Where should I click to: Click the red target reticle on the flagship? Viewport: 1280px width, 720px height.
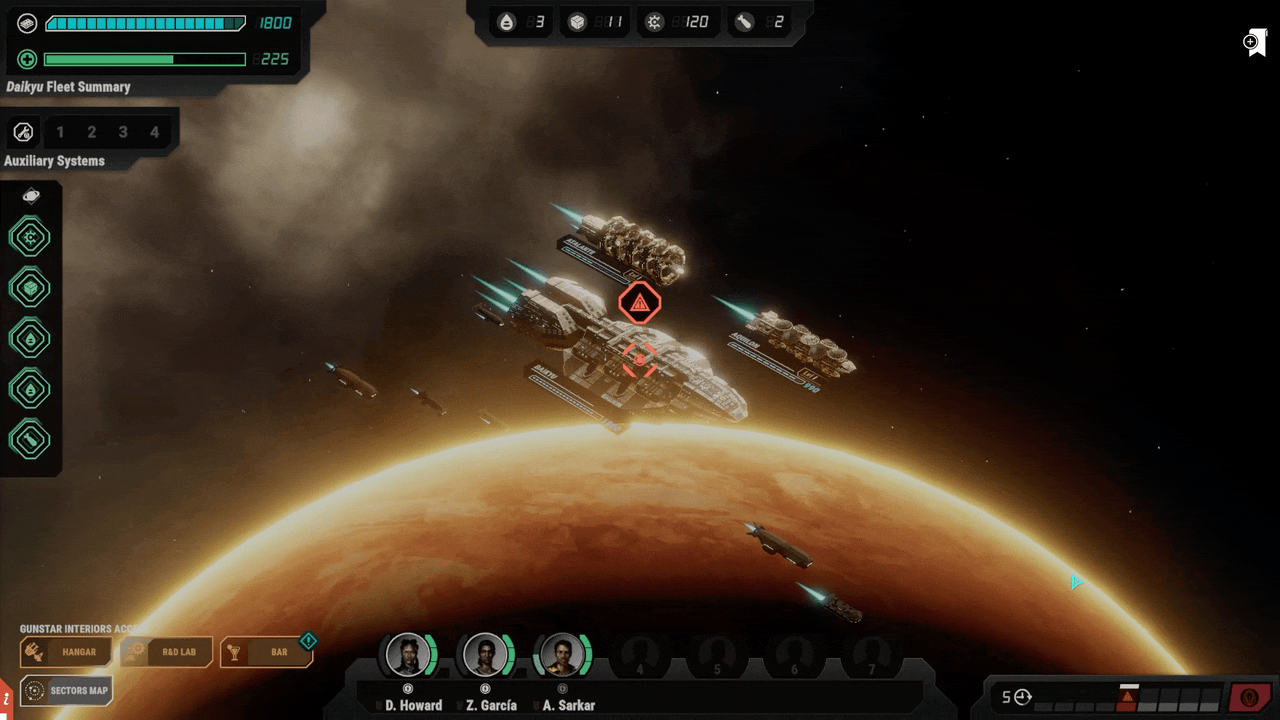click(640, 359)
